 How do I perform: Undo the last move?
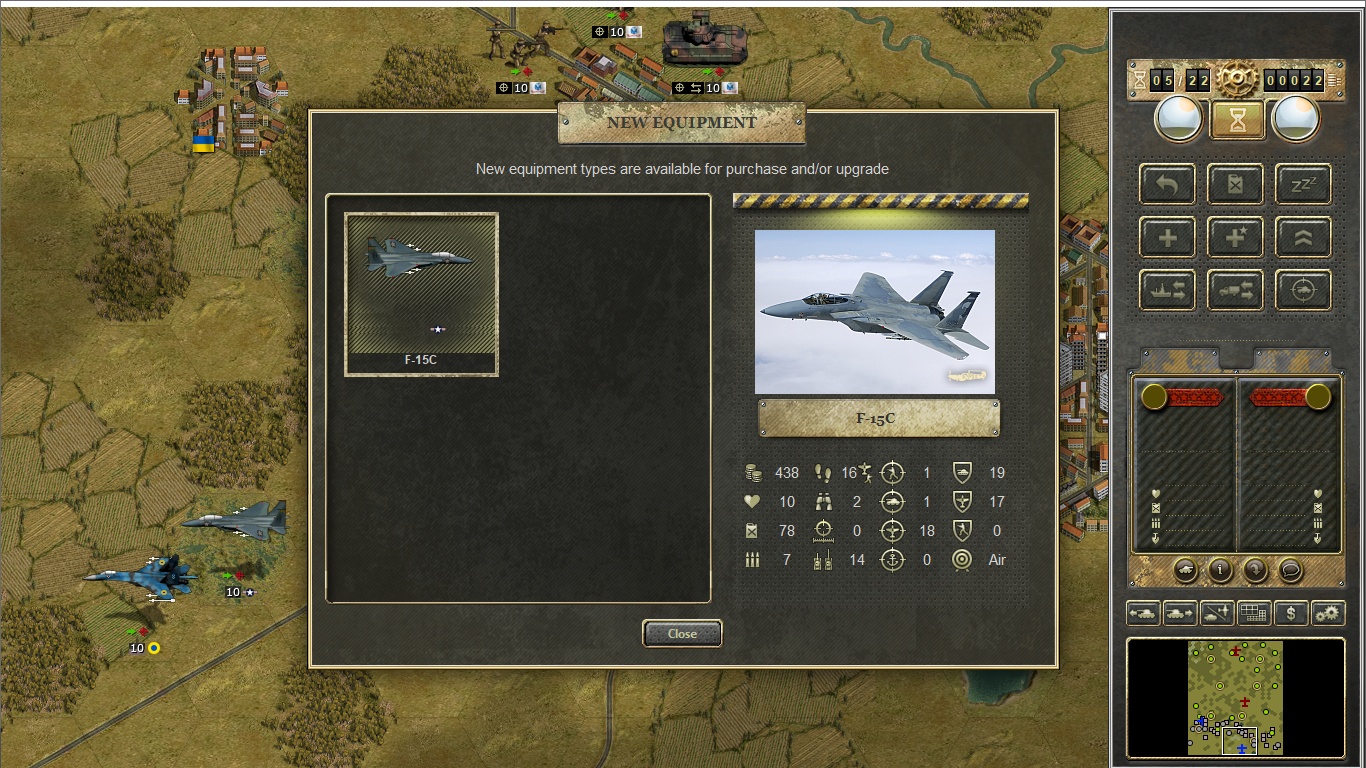tap(1167, 184)
